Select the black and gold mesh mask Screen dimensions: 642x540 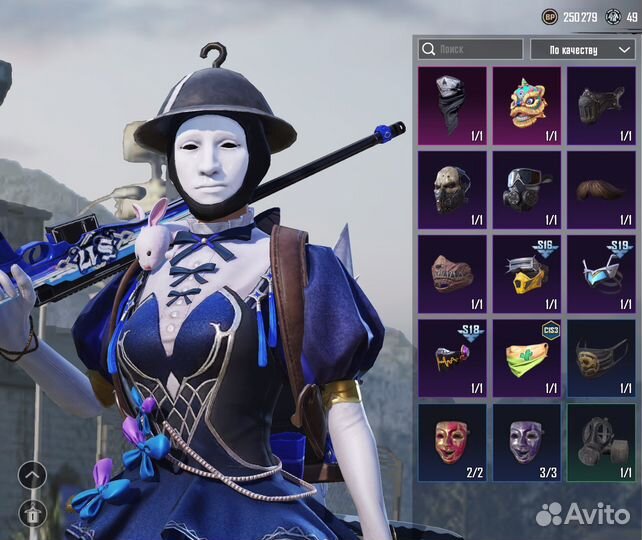[601, 356]
